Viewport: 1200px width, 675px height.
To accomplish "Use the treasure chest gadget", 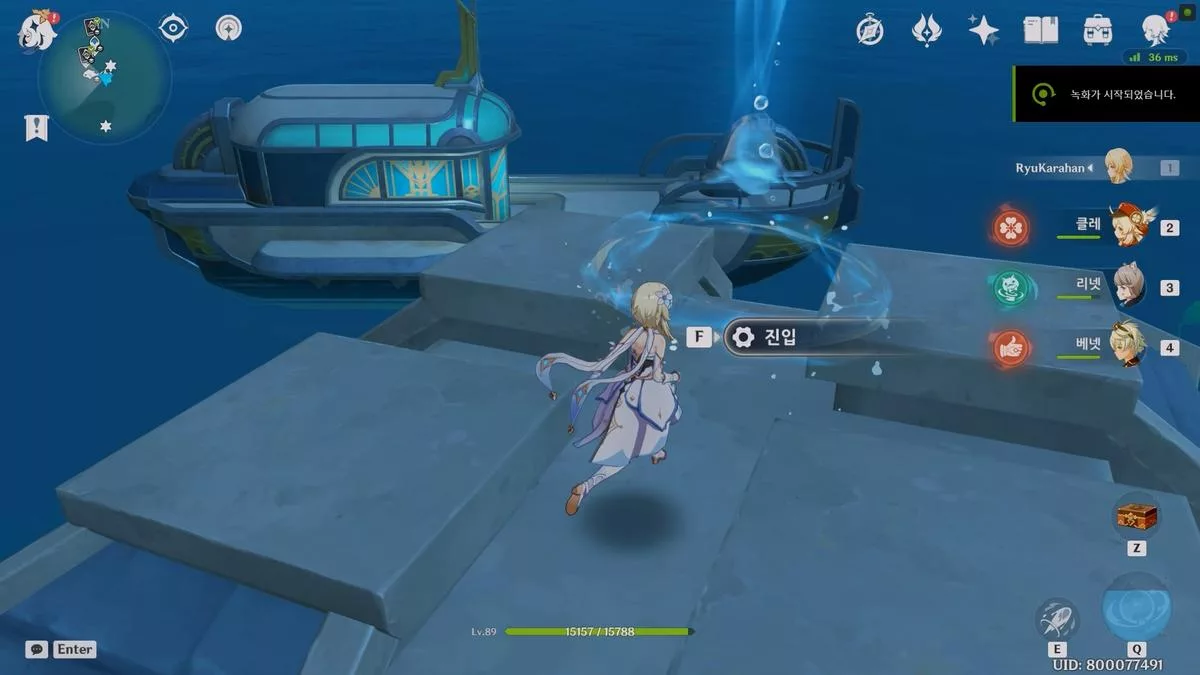I will click(1136, 517).
